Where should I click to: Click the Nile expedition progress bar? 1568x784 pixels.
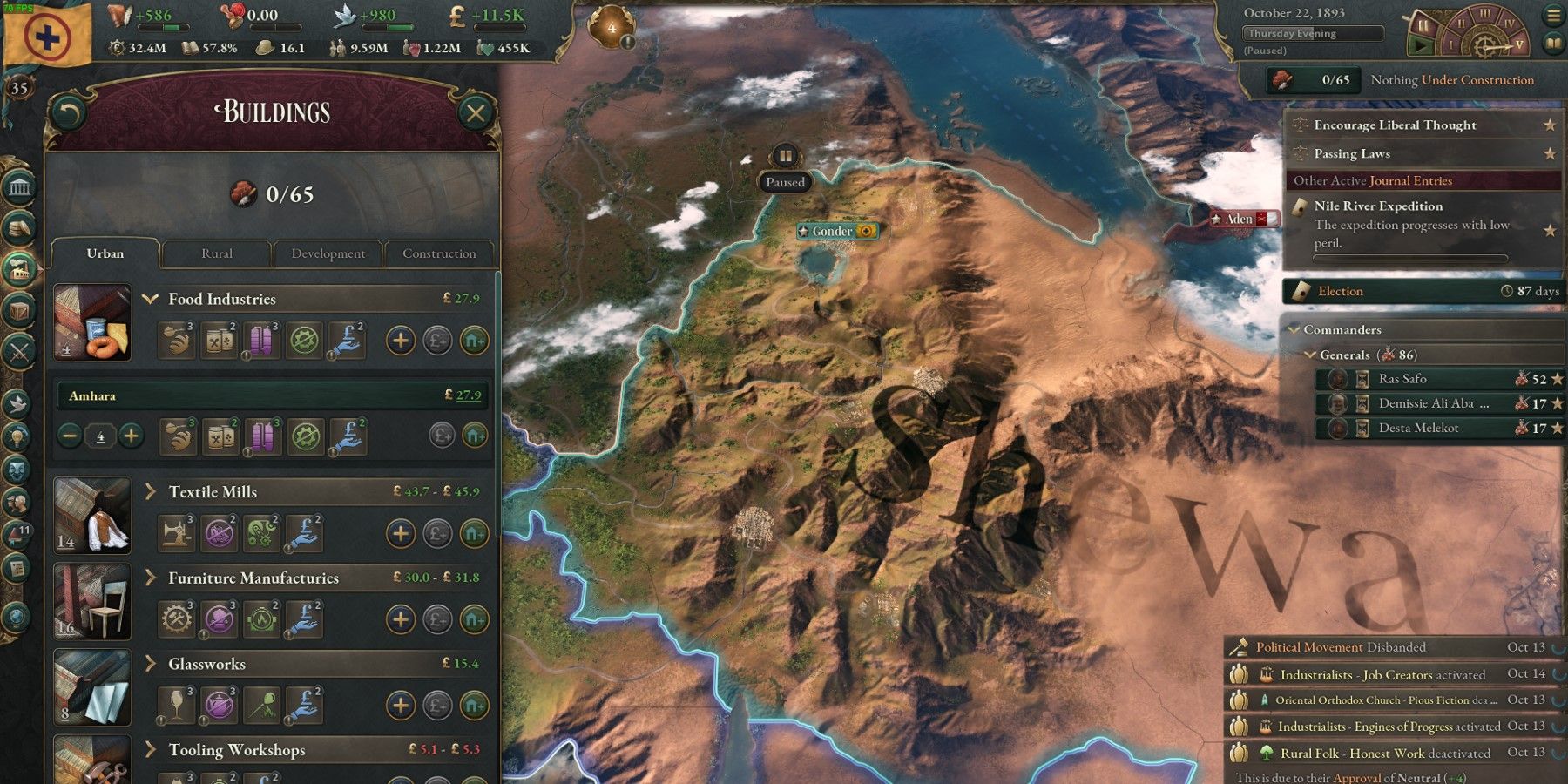pos(1411,259)
